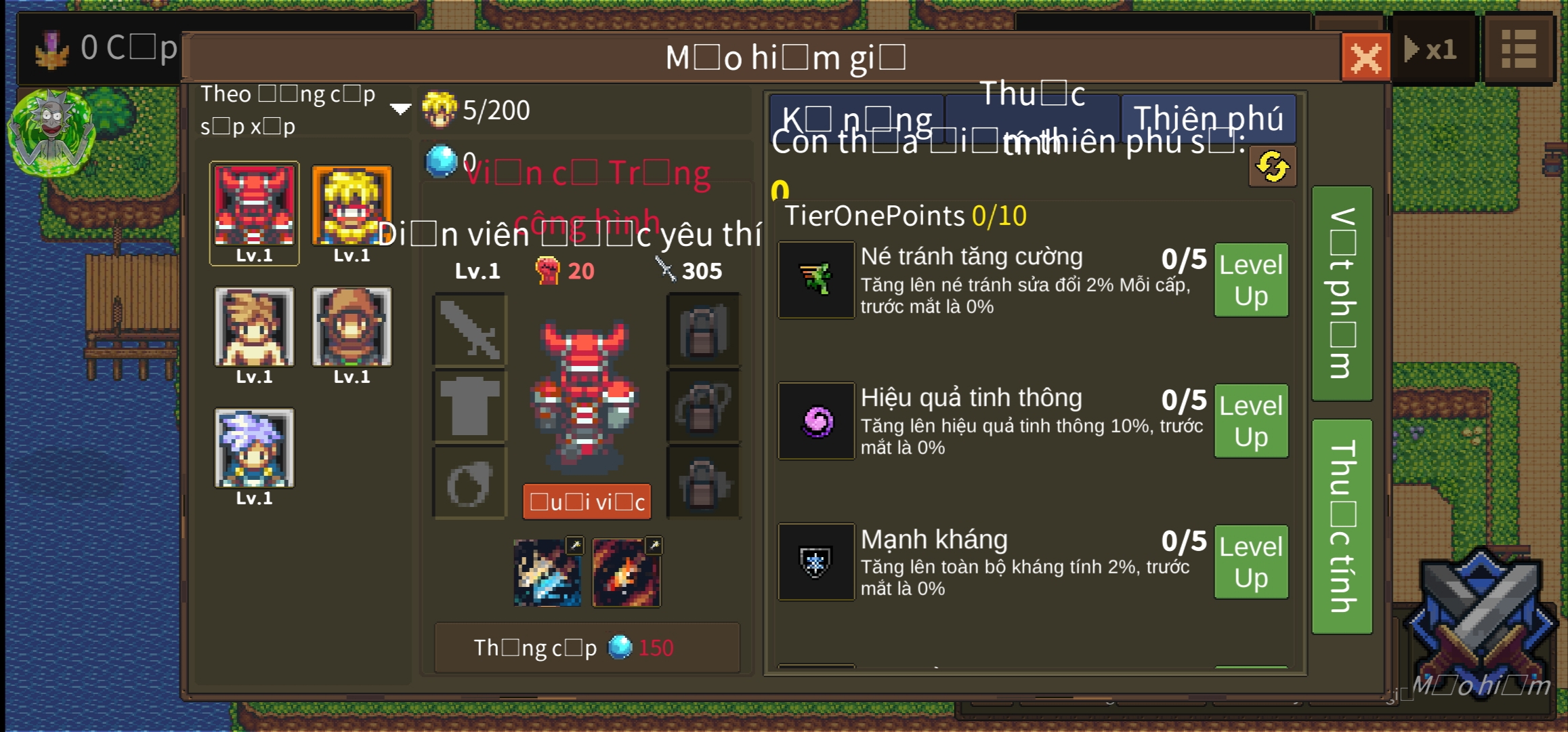Click the yellow refresh talents button

point(1272,167)
